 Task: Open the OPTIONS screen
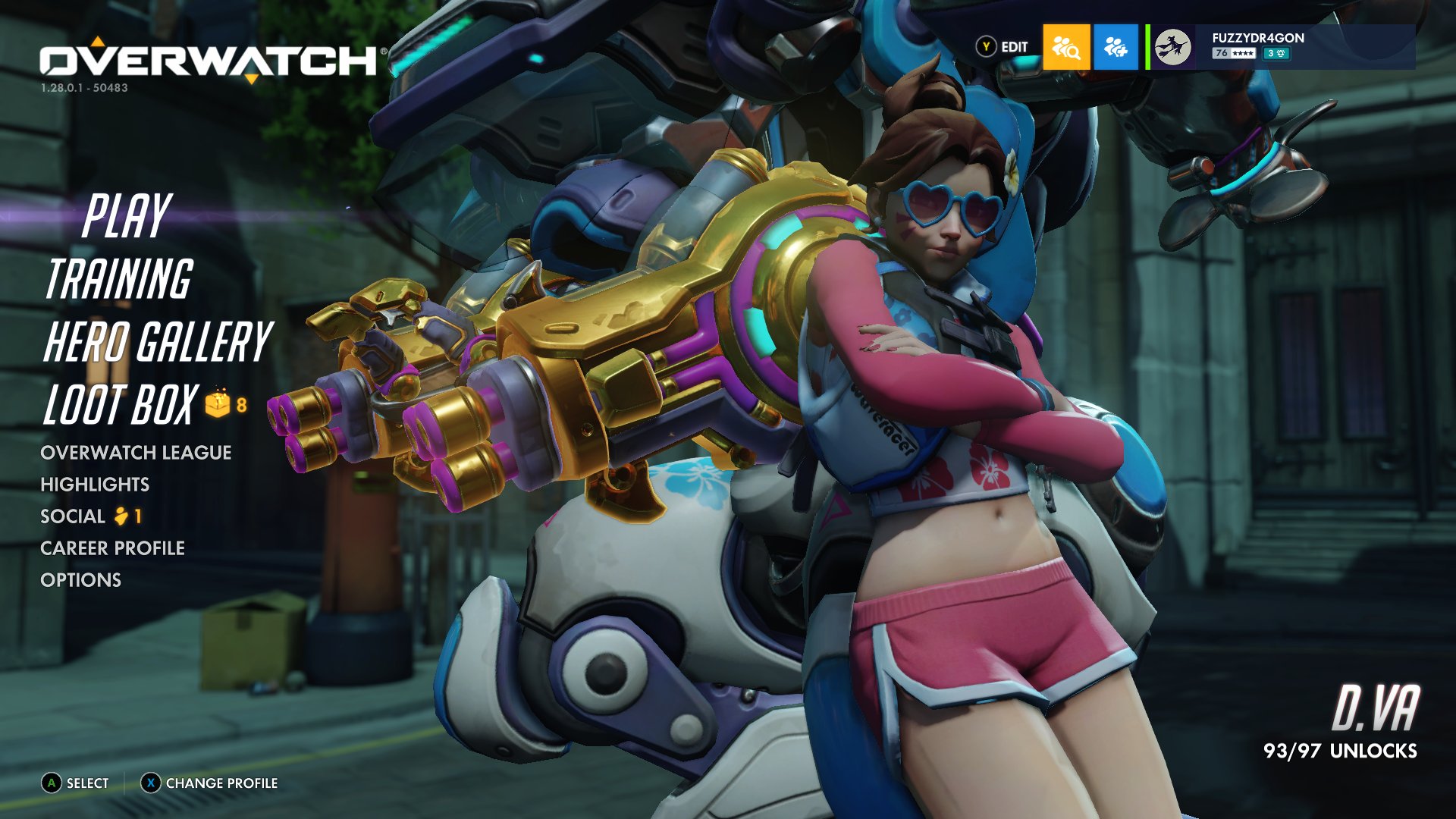click(x=80, y=580)
